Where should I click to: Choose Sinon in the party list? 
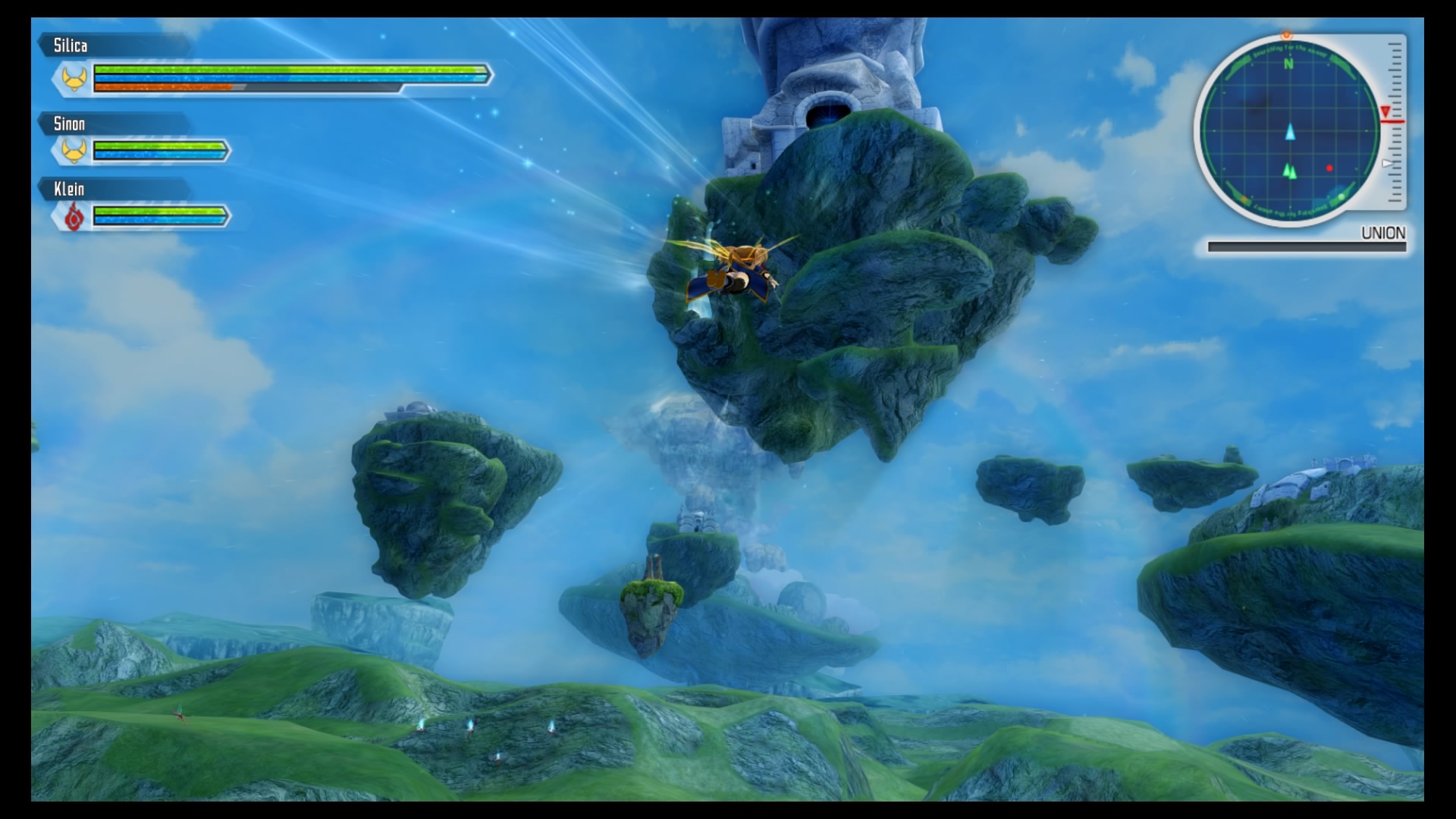pos(69,124)
